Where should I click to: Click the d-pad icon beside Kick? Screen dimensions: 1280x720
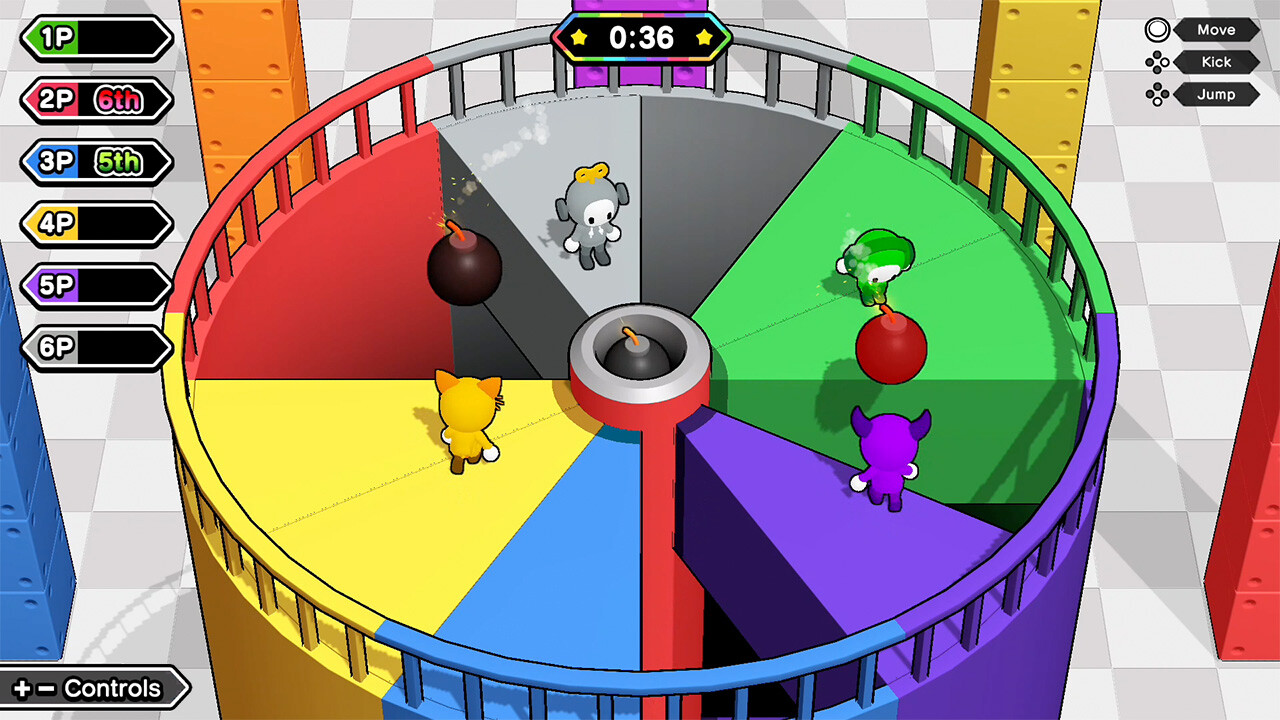1156,62
